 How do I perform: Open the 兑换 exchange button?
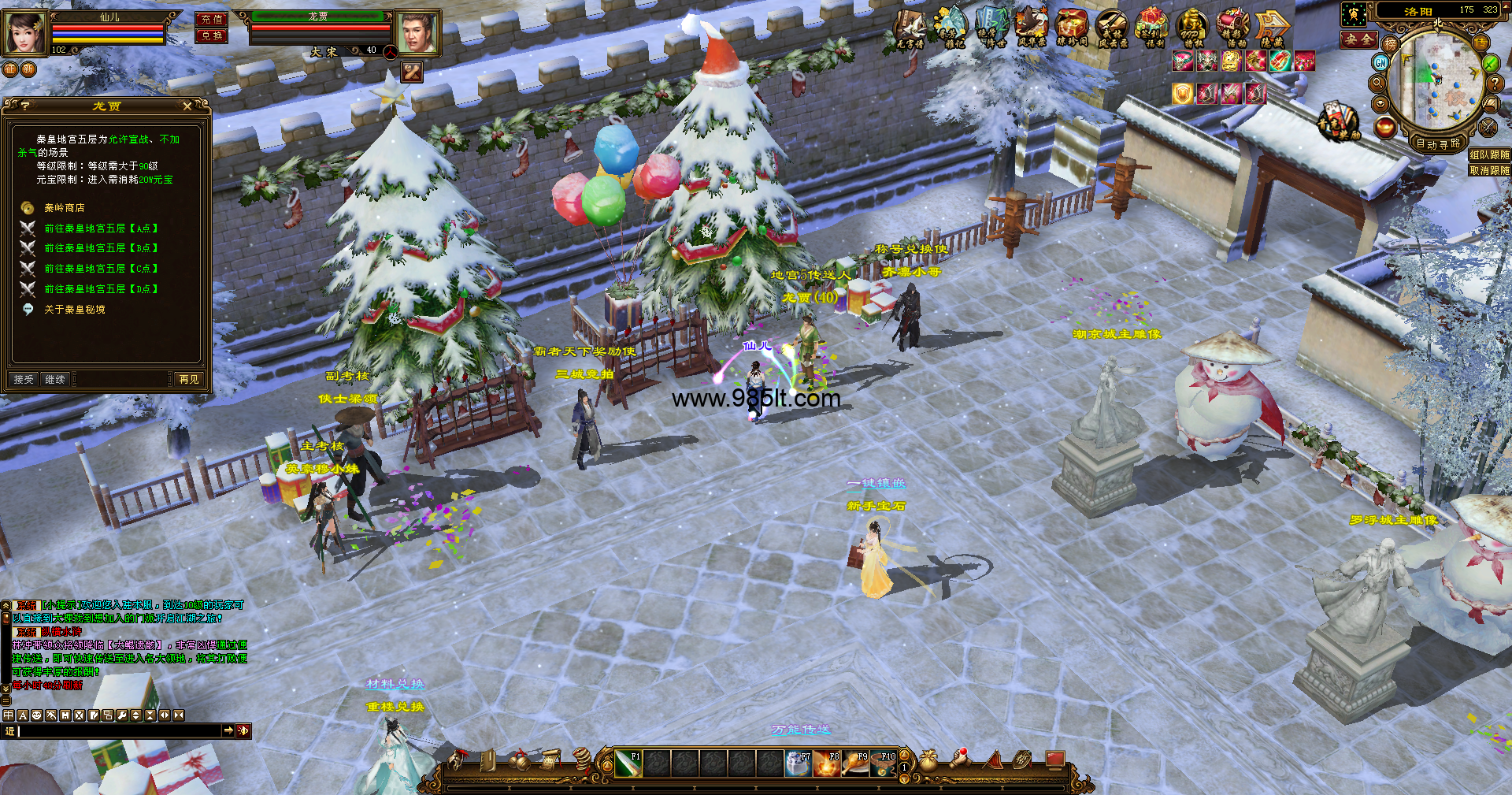(x=211, y=35)
